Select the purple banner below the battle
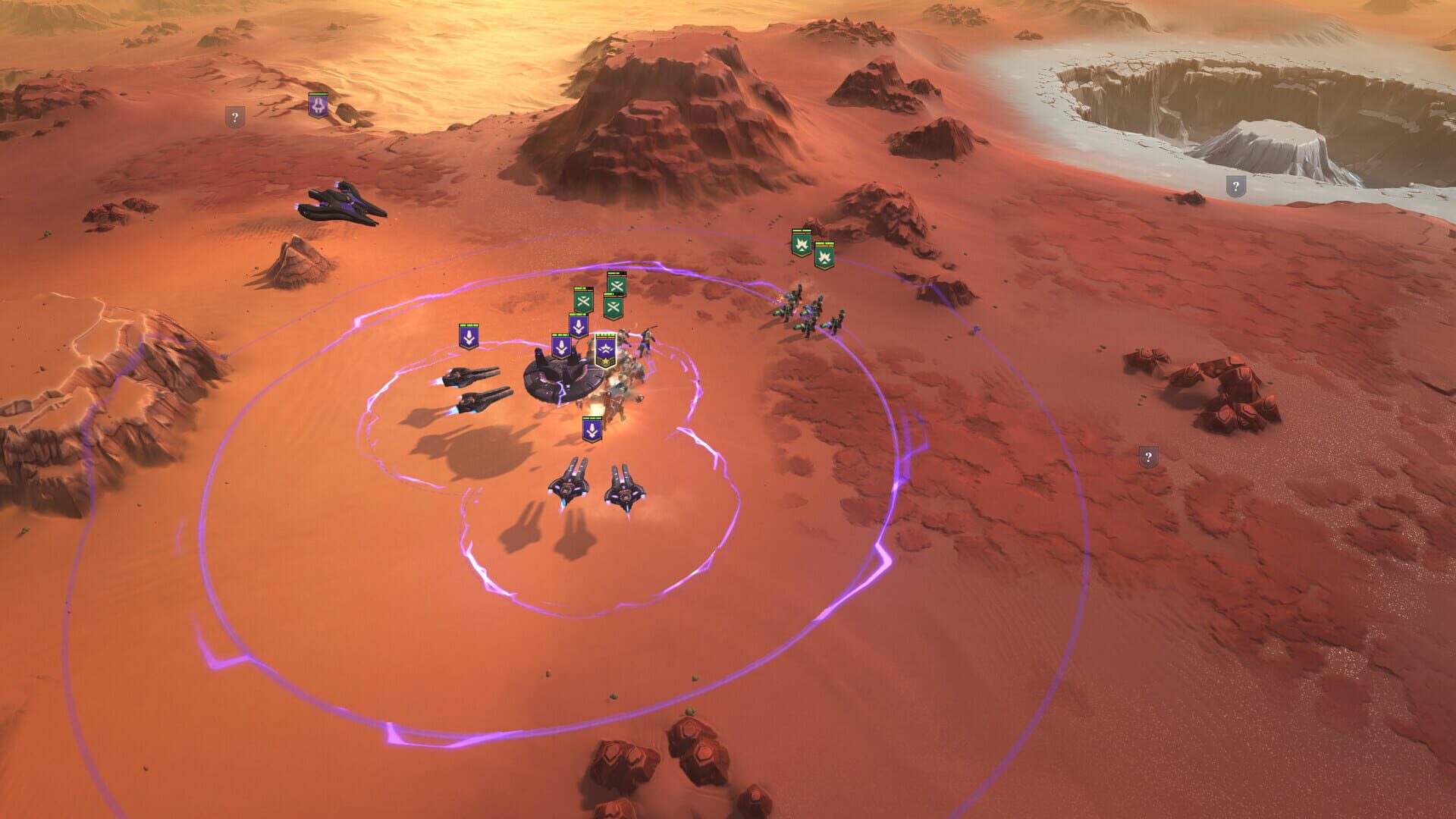 click(593, 429)
